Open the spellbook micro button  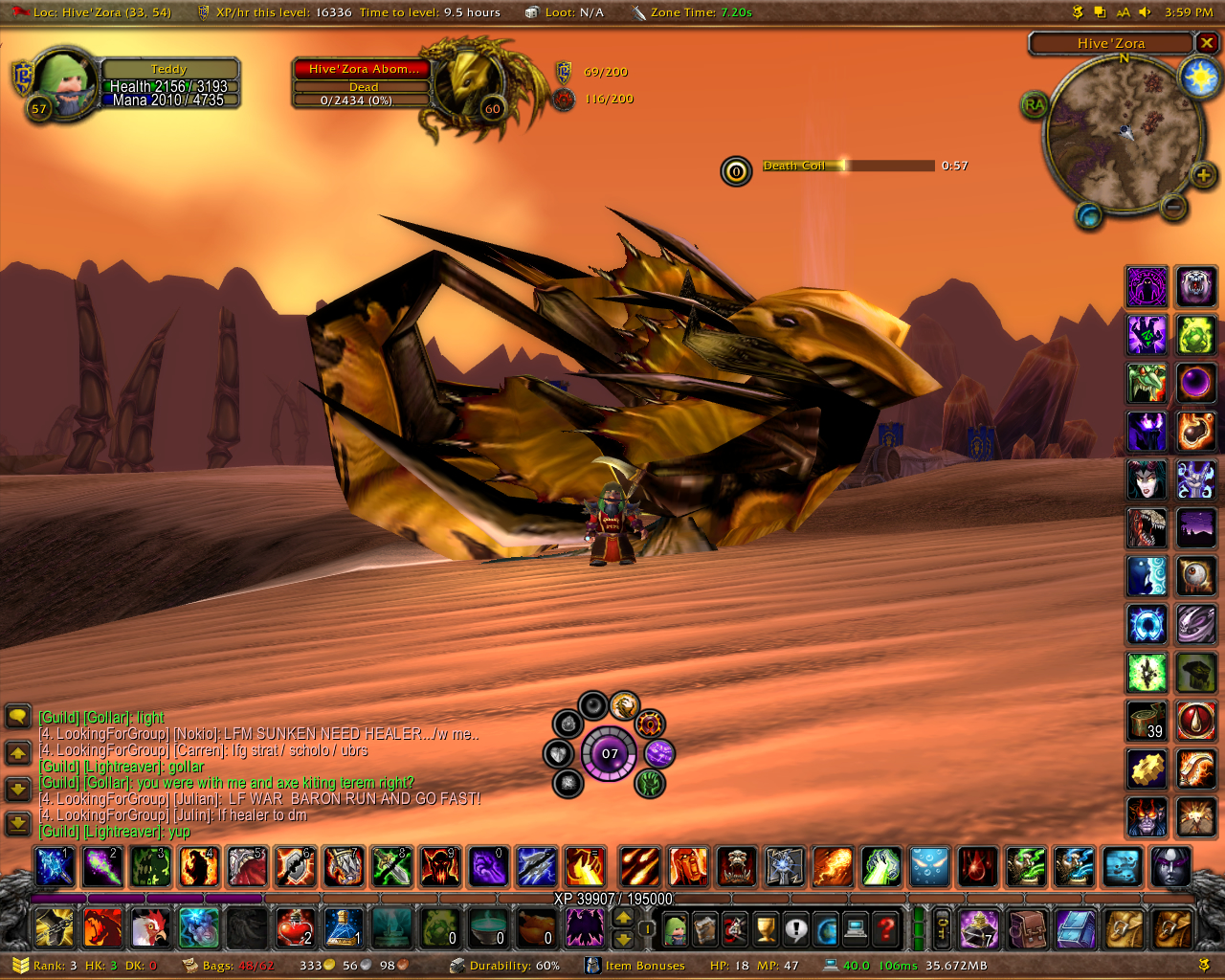(705, 927)
